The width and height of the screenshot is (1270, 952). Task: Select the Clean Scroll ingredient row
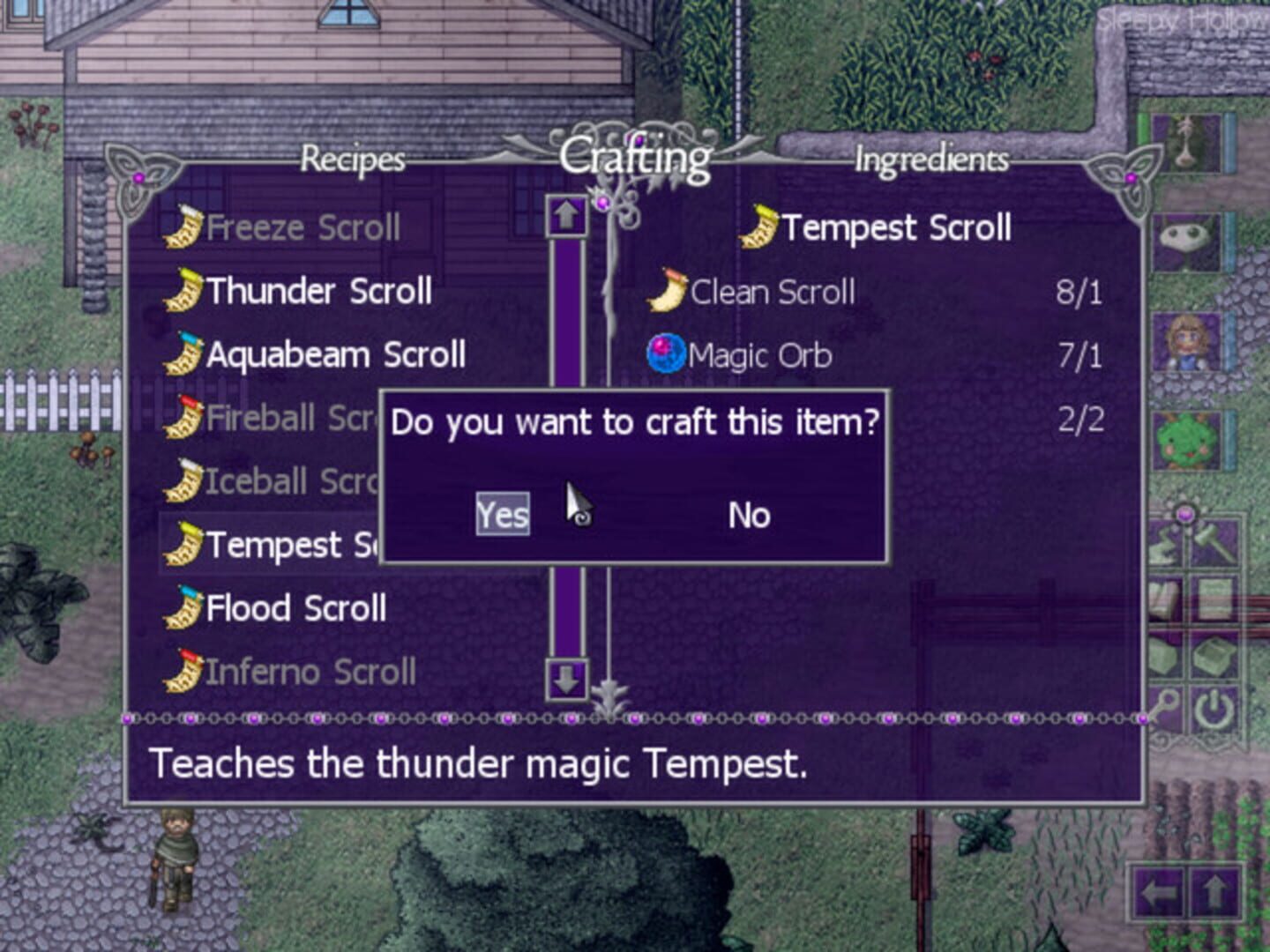pyautogui.click(x=772, y=292)
